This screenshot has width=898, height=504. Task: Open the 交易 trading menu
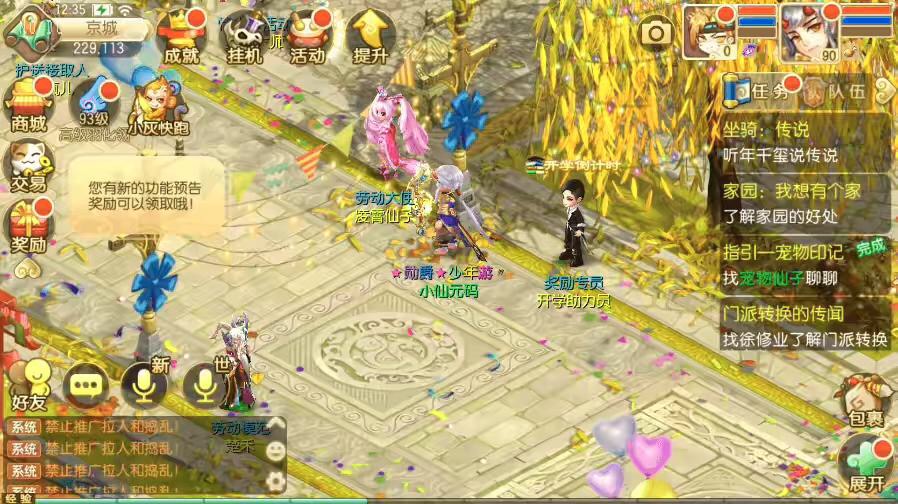pos(29,165)
